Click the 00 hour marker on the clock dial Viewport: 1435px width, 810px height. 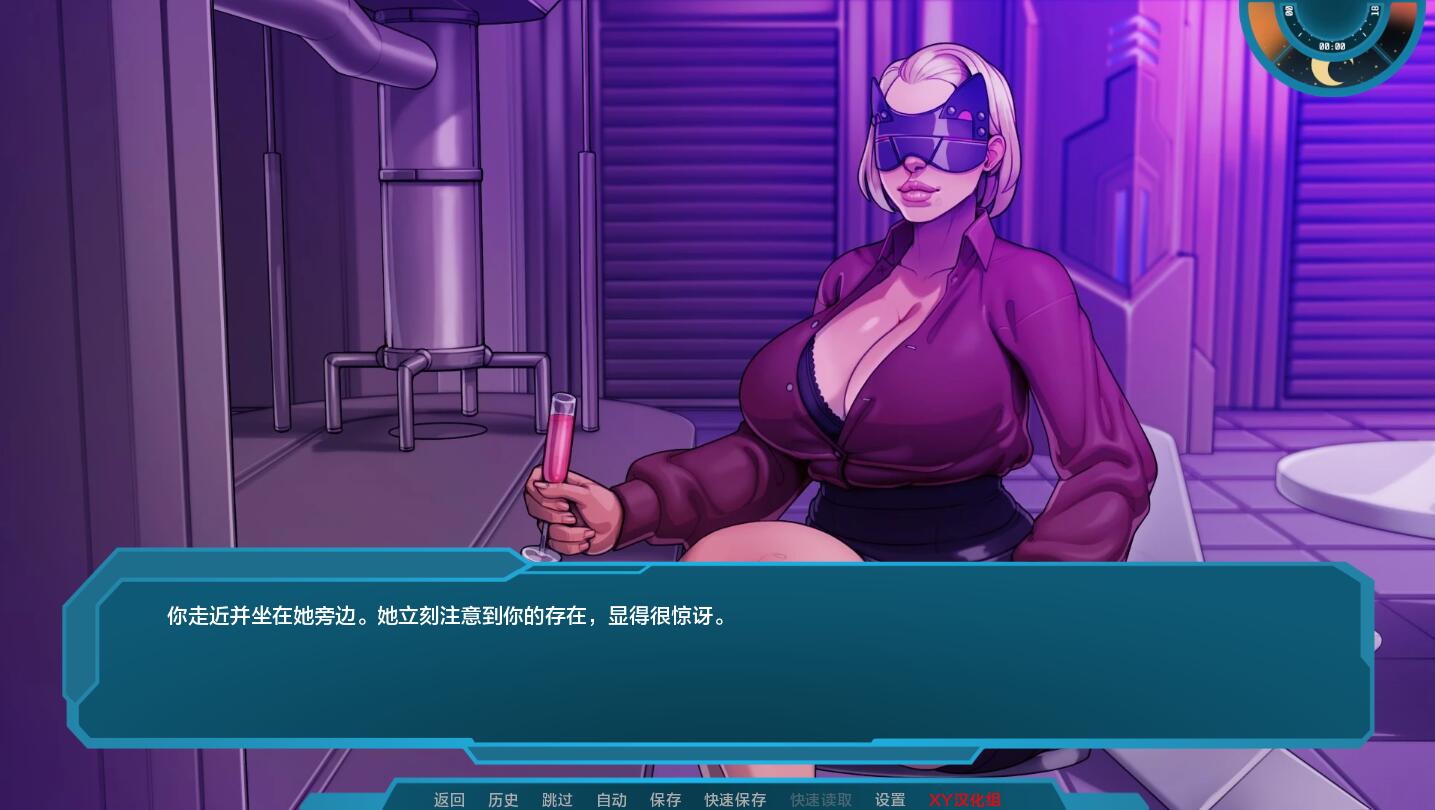[1290, 10]
